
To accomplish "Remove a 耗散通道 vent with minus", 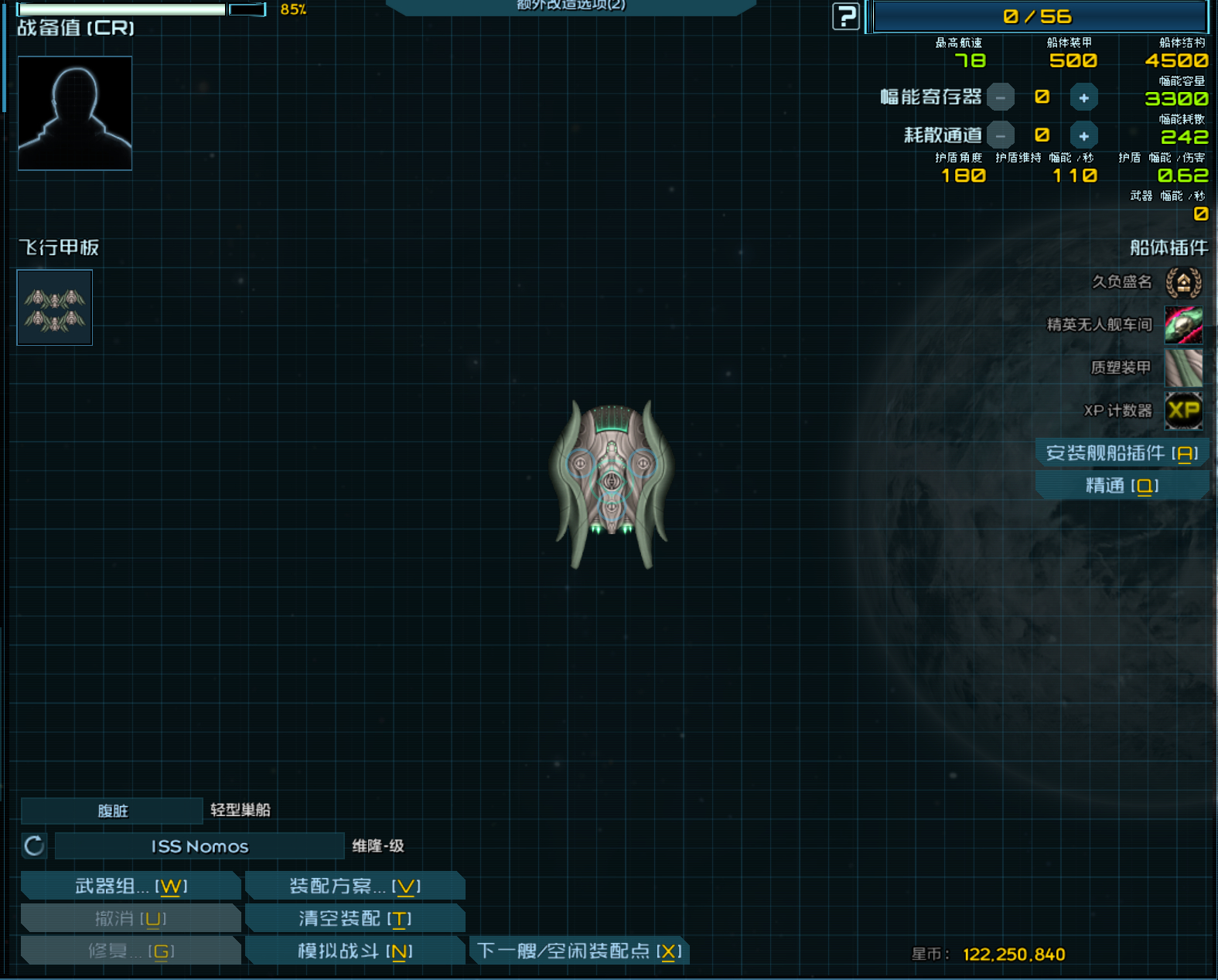I will tap(1001, 136).
